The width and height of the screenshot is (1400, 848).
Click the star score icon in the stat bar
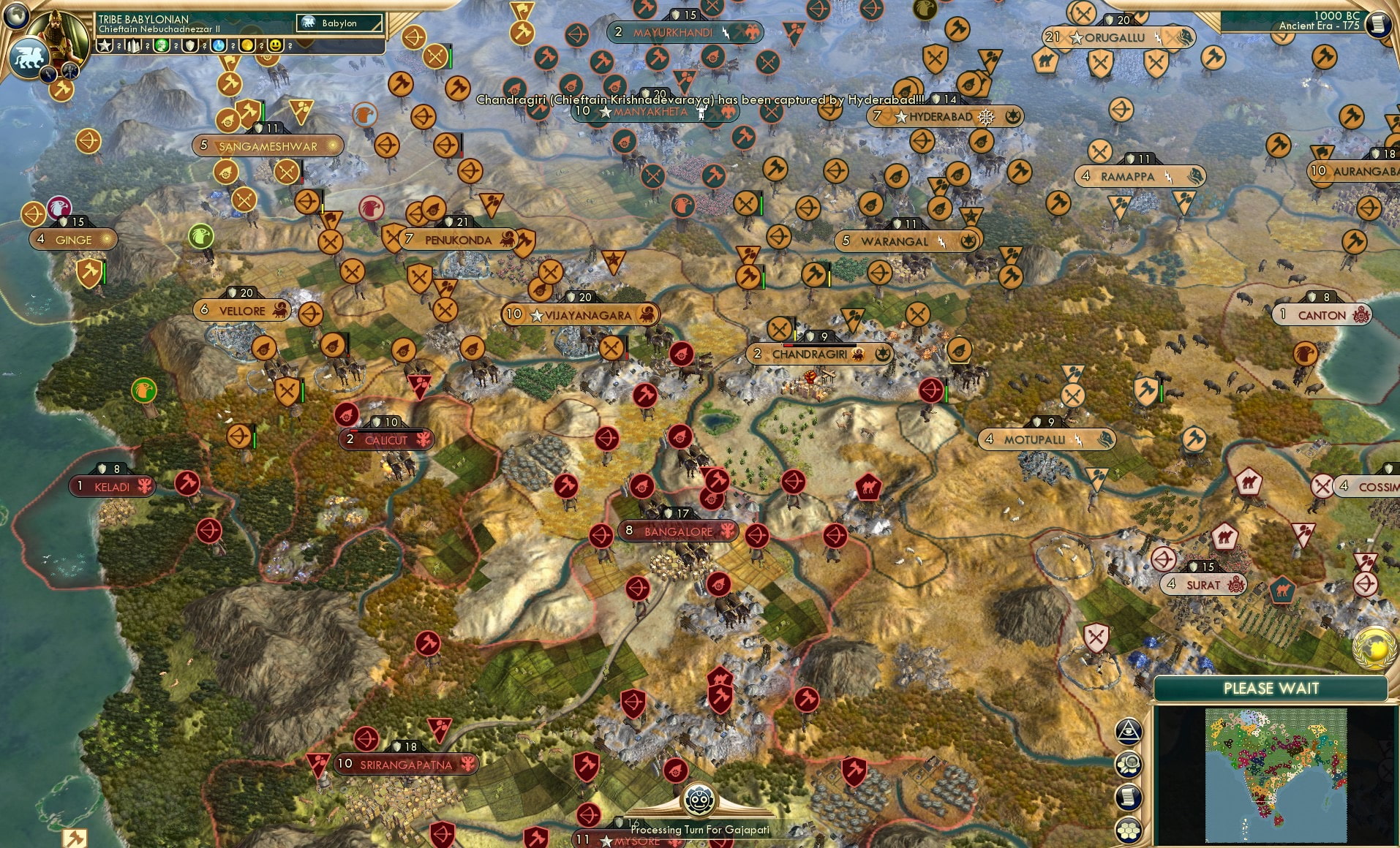105,46
